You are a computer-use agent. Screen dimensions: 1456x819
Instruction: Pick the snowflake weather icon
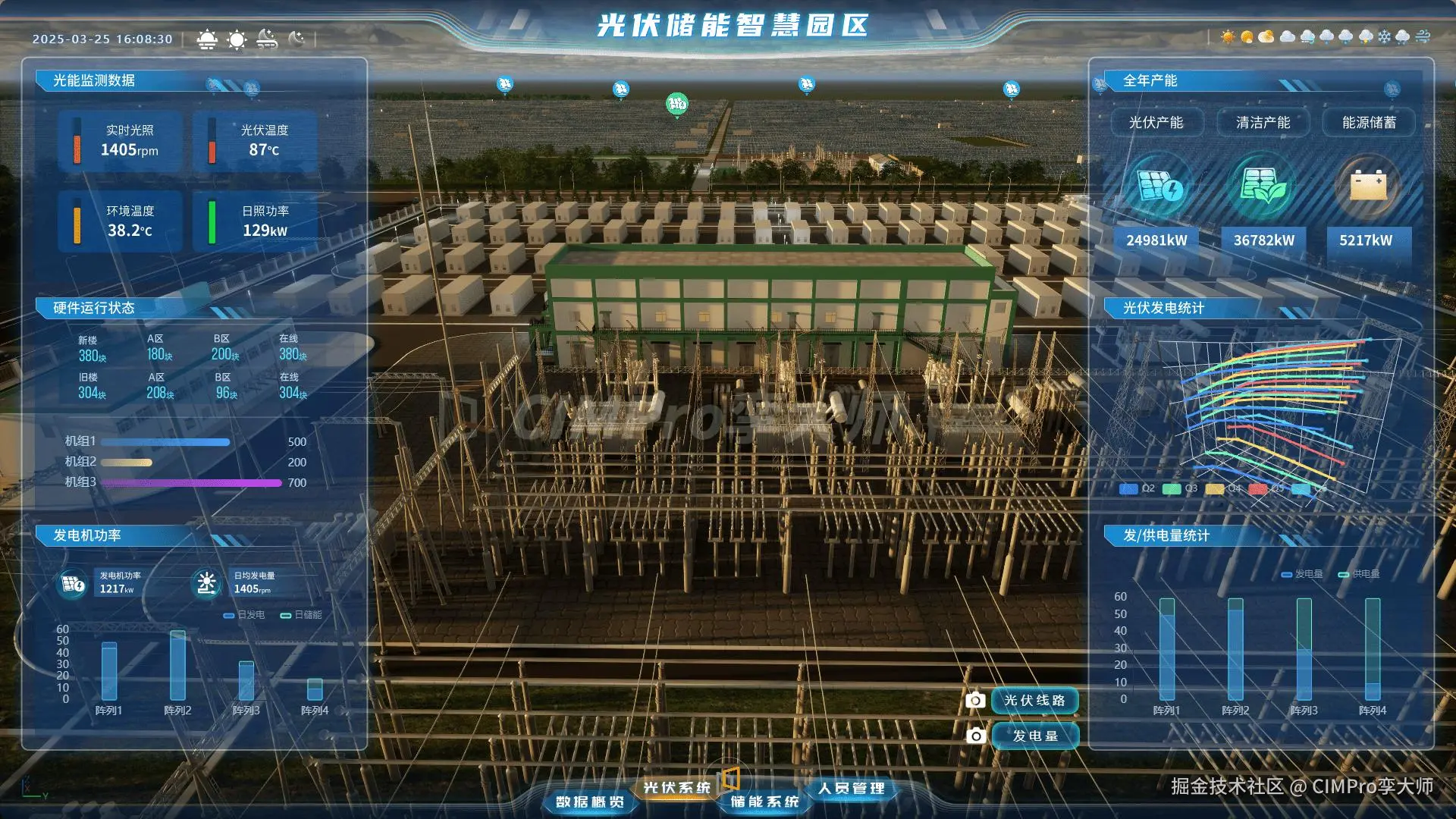(x=1385, y=36)
